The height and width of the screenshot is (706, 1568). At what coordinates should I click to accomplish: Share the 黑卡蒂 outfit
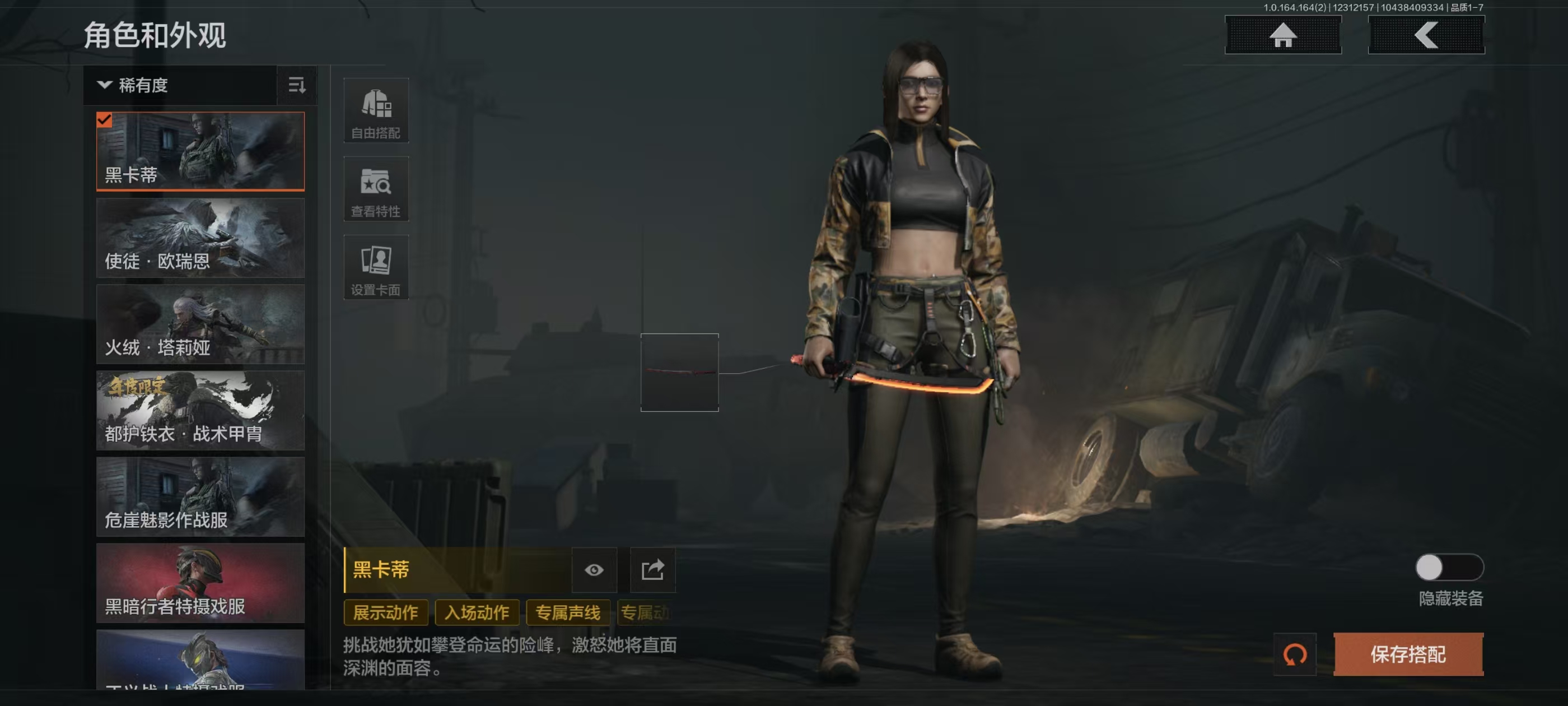coord(652,570)
